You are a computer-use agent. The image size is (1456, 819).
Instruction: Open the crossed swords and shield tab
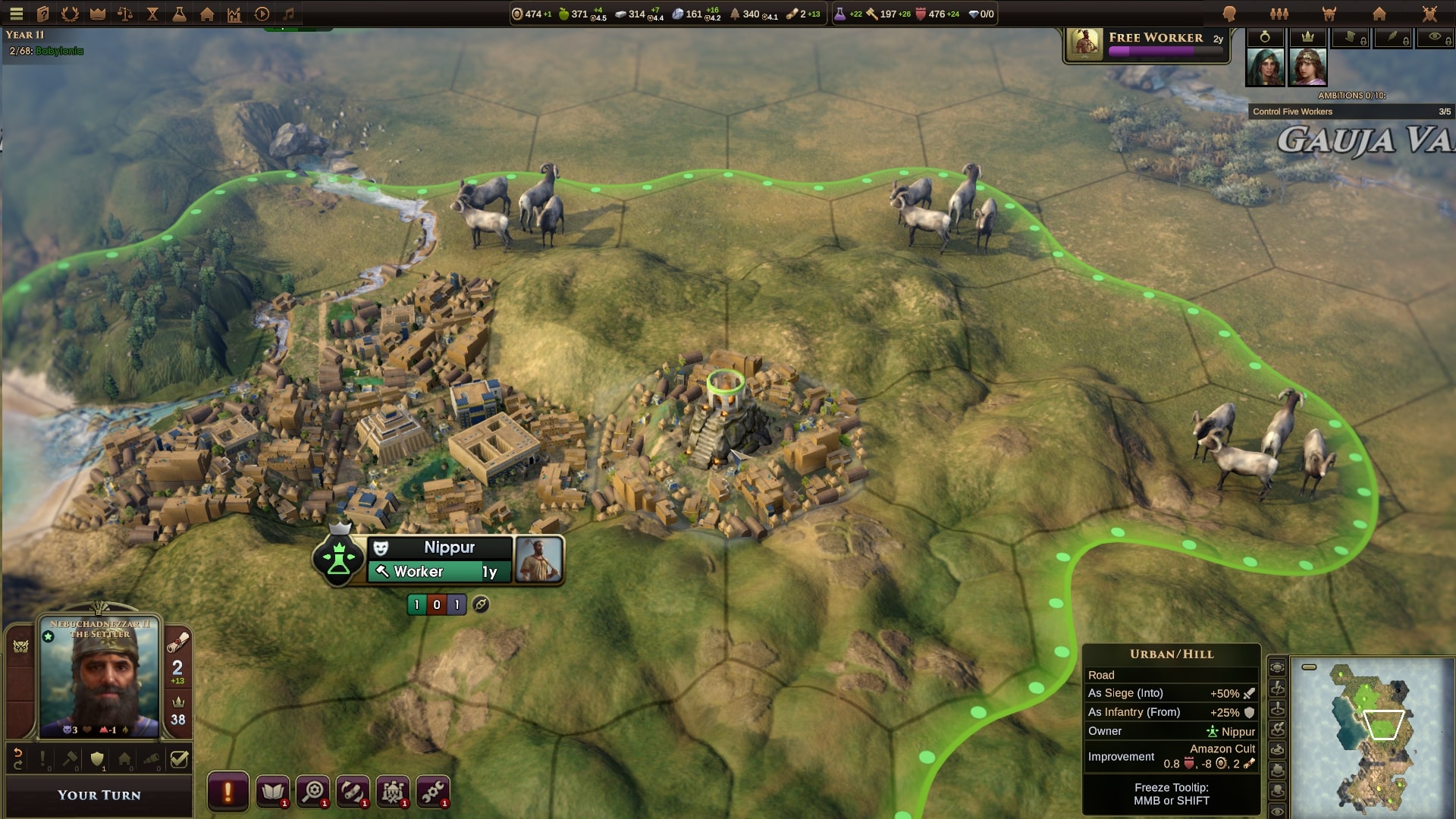1429,14
